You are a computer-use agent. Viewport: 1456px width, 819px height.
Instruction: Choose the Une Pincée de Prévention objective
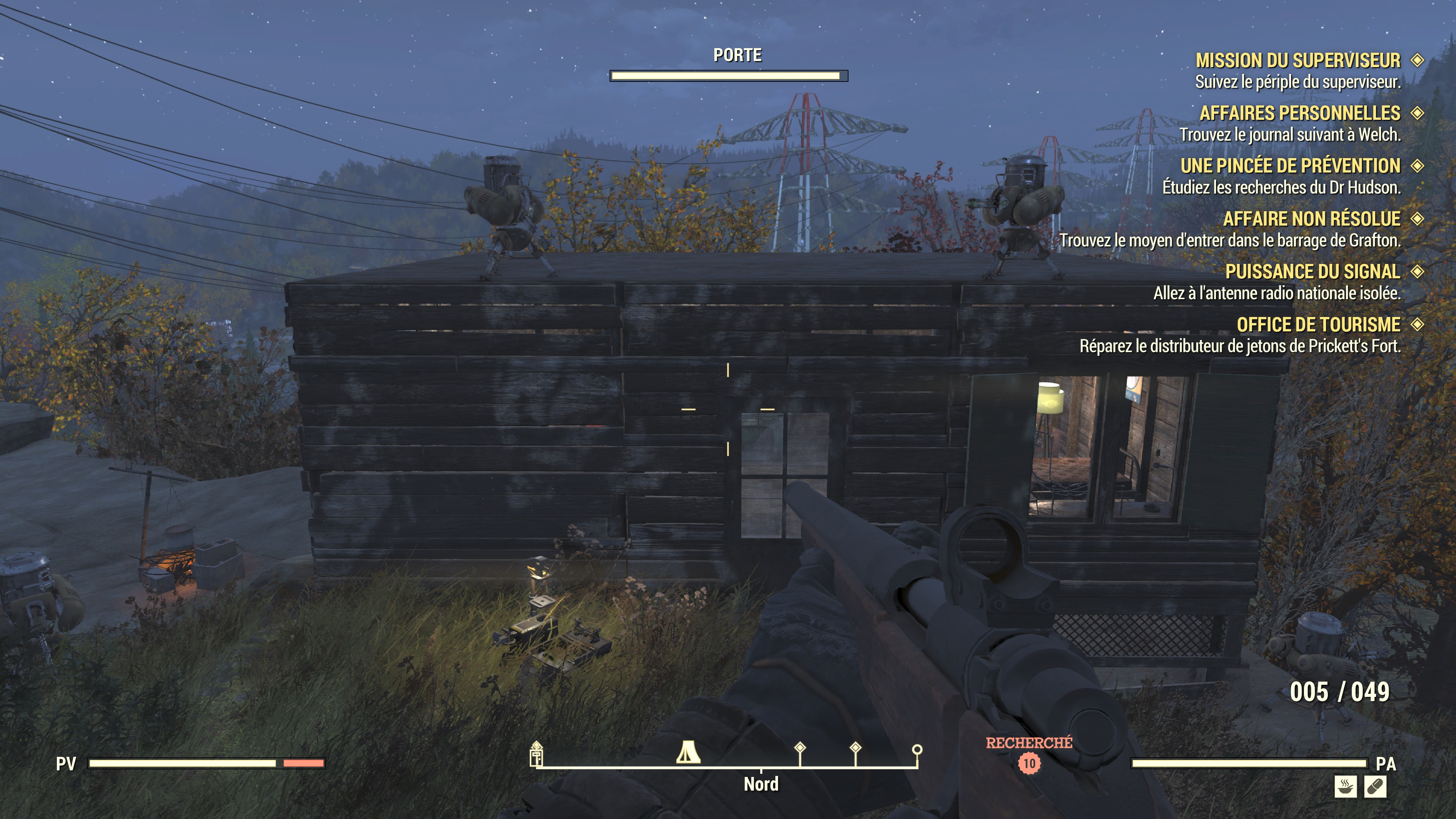(x=1290, y=166)
